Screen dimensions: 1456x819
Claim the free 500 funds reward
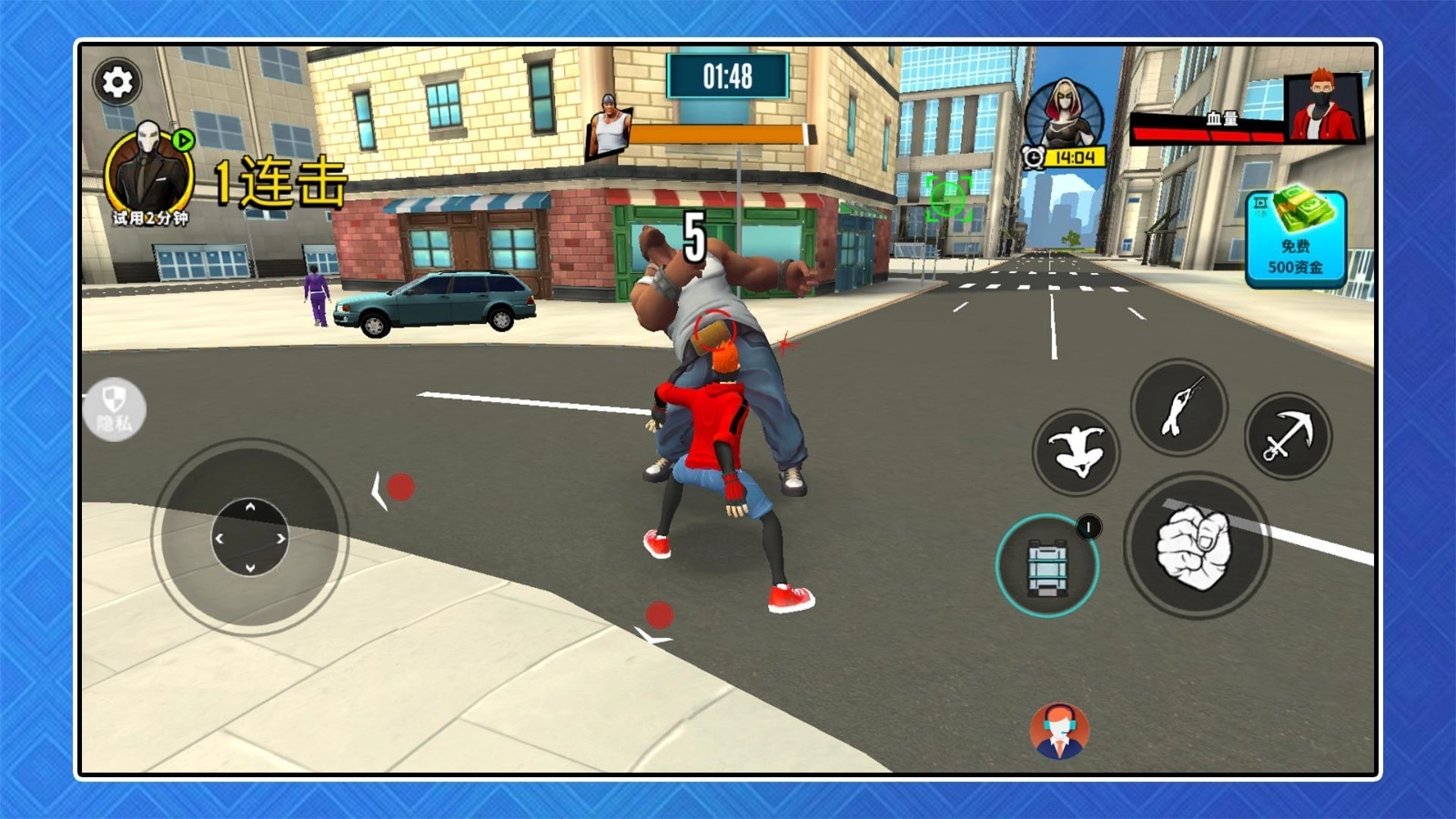point(1295,238)
